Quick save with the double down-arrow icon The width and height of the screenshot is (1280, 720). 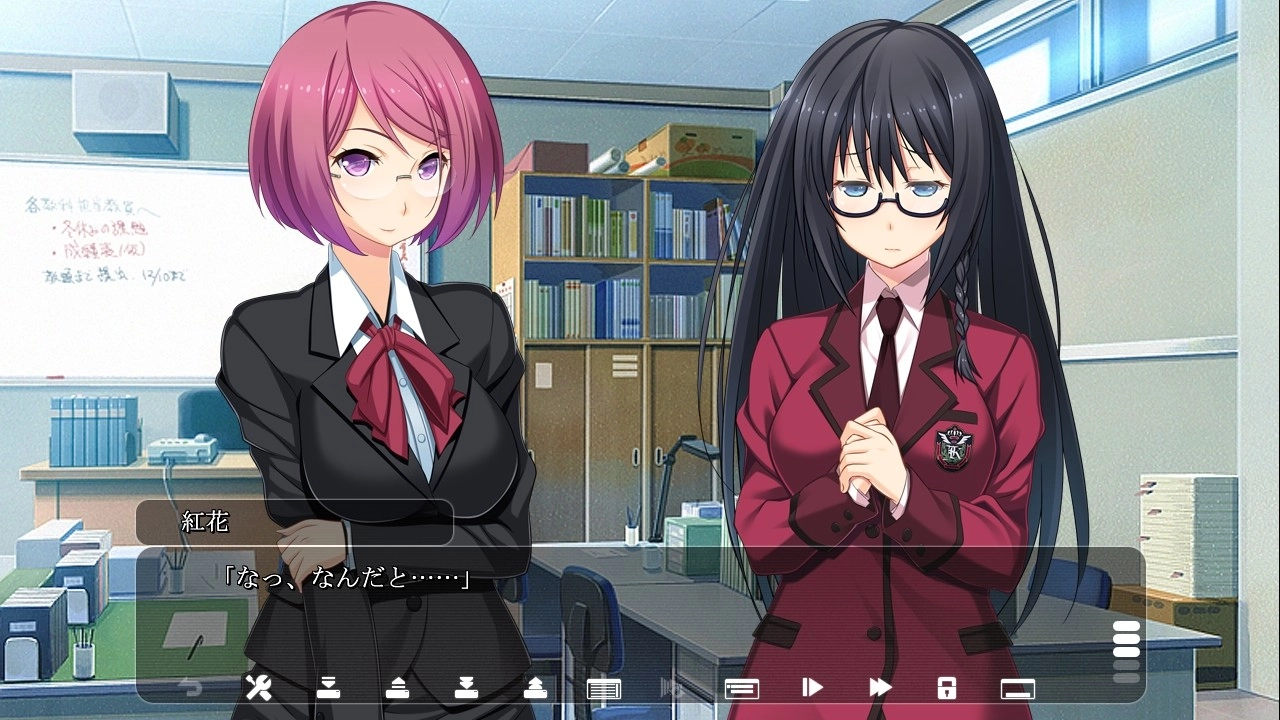click(465, 687)
